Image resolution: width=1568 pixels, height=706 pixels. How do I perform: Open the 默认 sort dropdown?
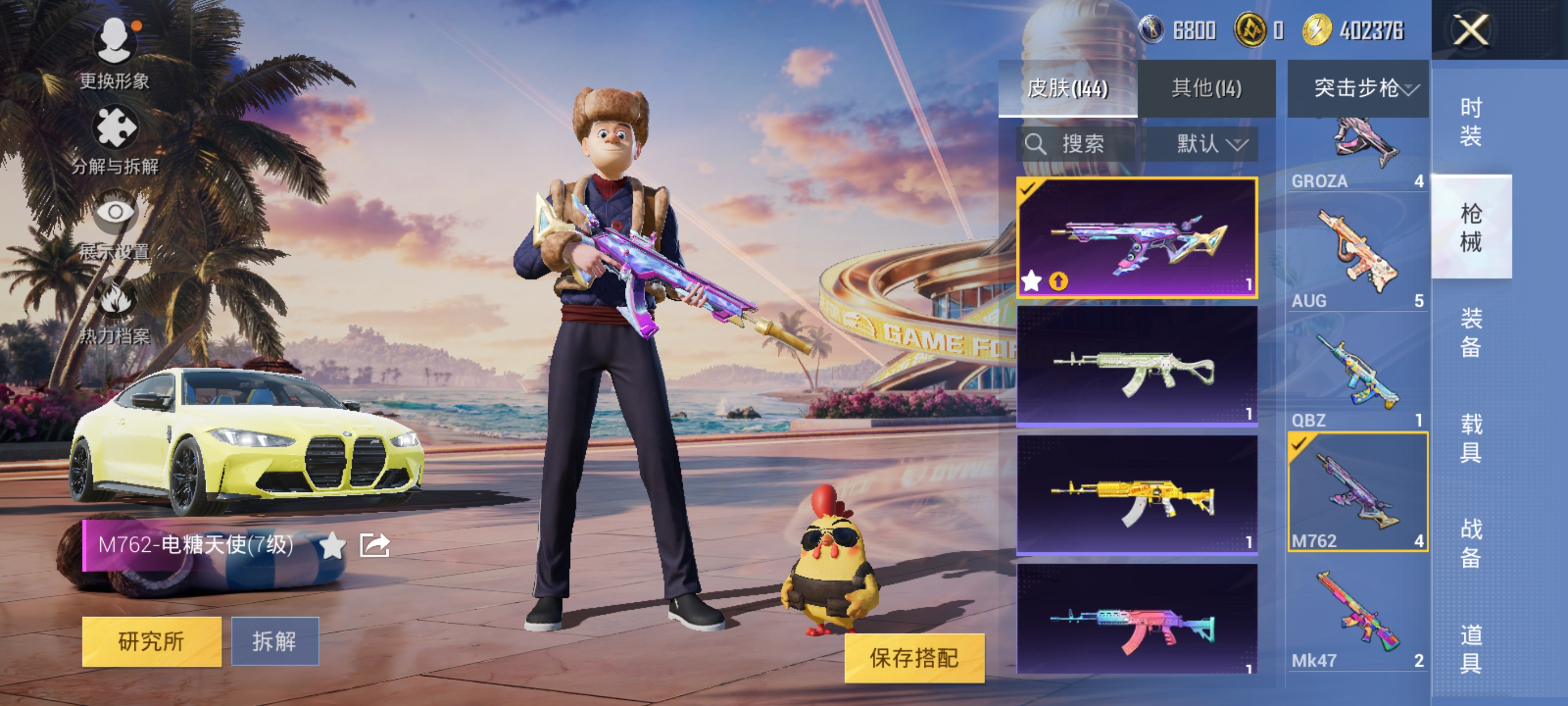pyautogui.click(x=1211, y=144)
